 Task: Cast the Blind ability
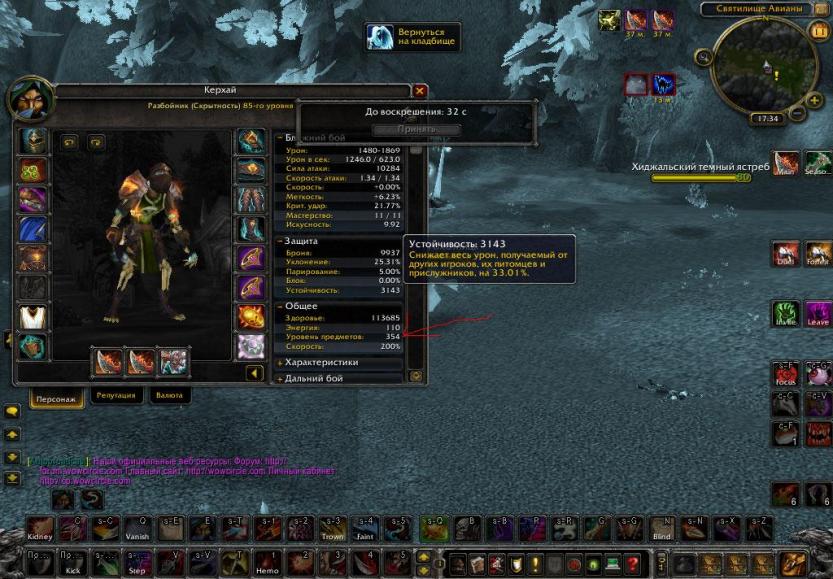pyautogui.click(x=661, y=528)
